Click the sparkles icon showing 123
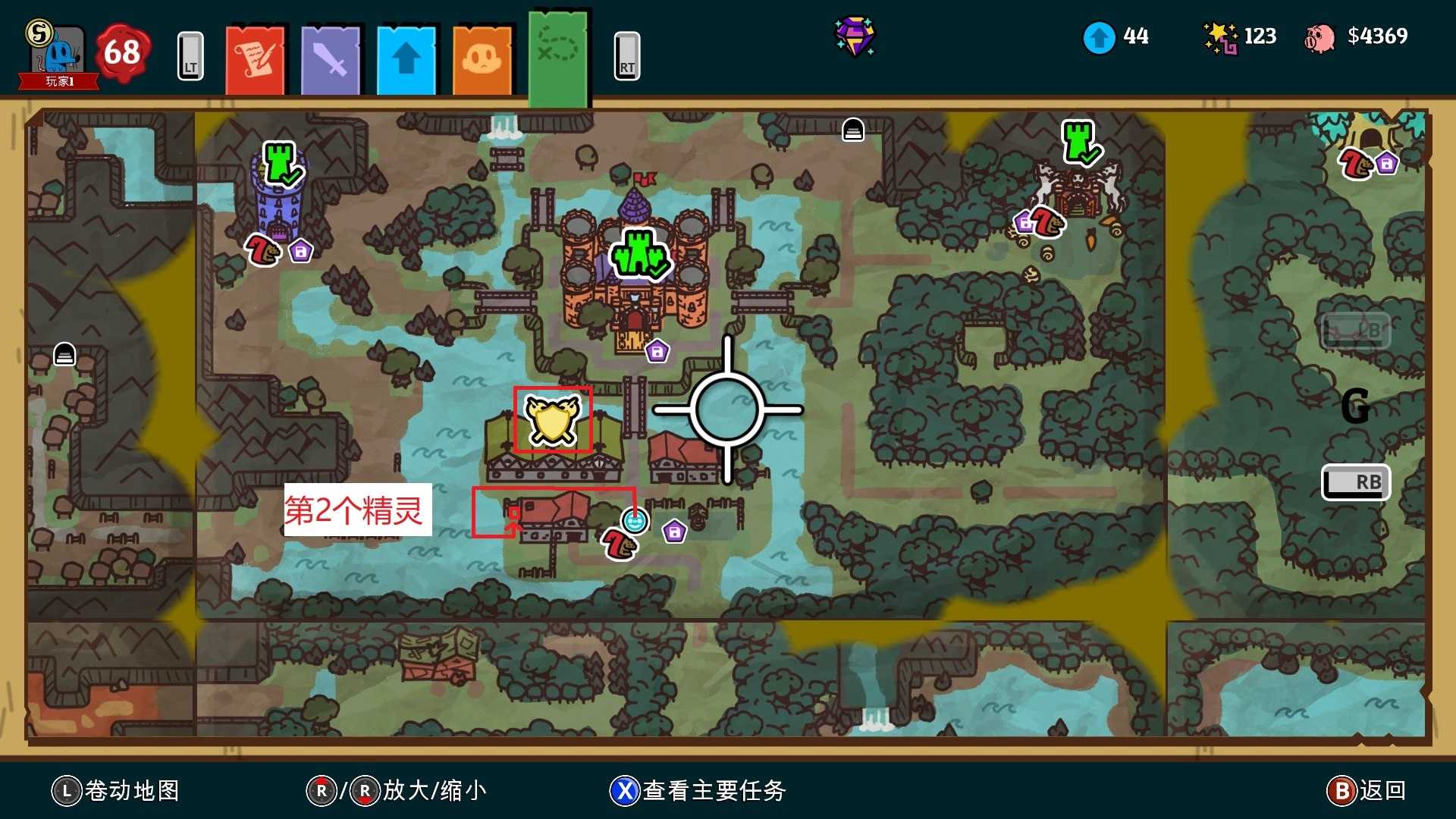 (1219, 36)
